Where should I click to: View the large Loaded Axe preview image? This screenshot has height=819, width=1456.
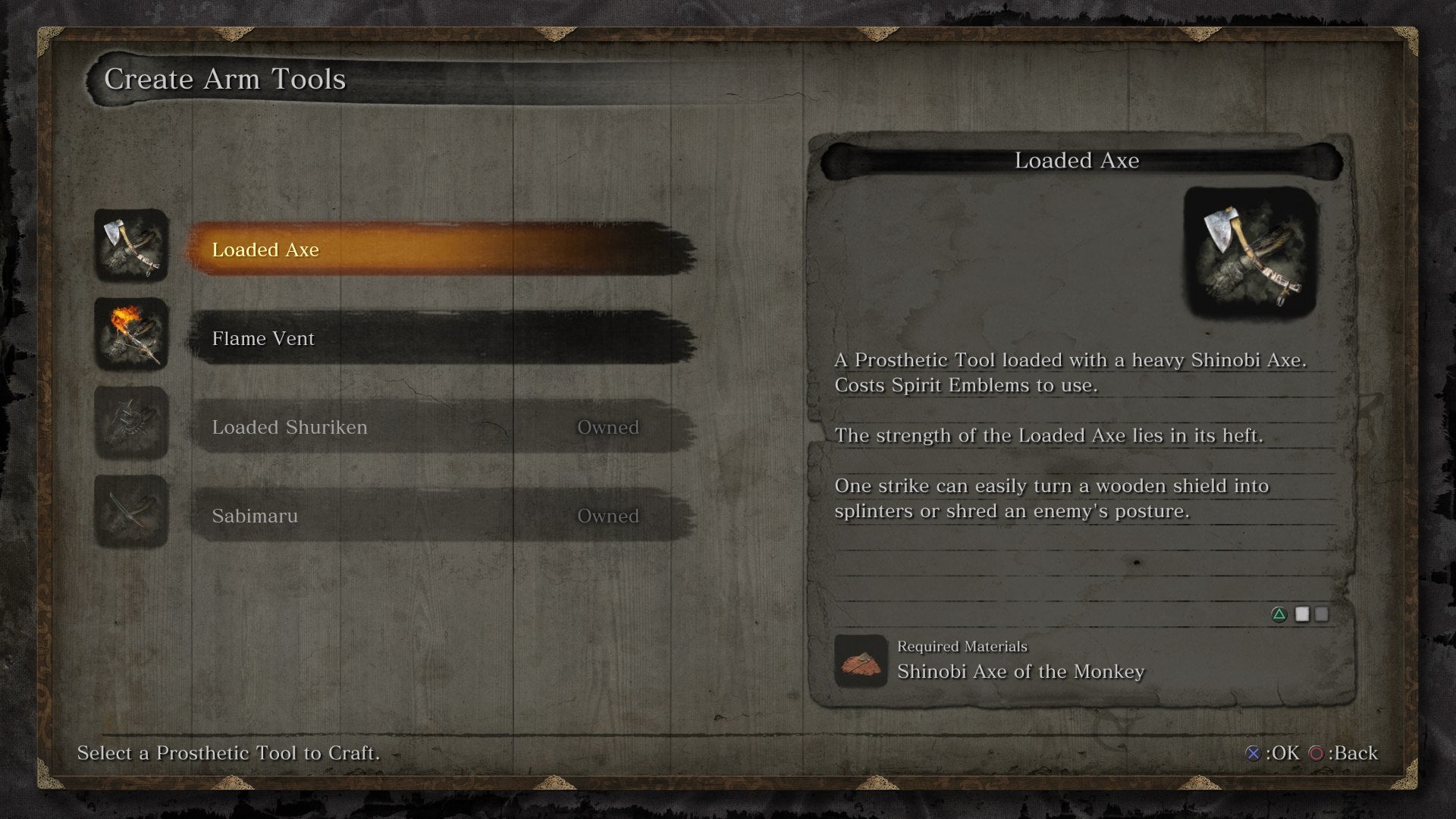1250,253
